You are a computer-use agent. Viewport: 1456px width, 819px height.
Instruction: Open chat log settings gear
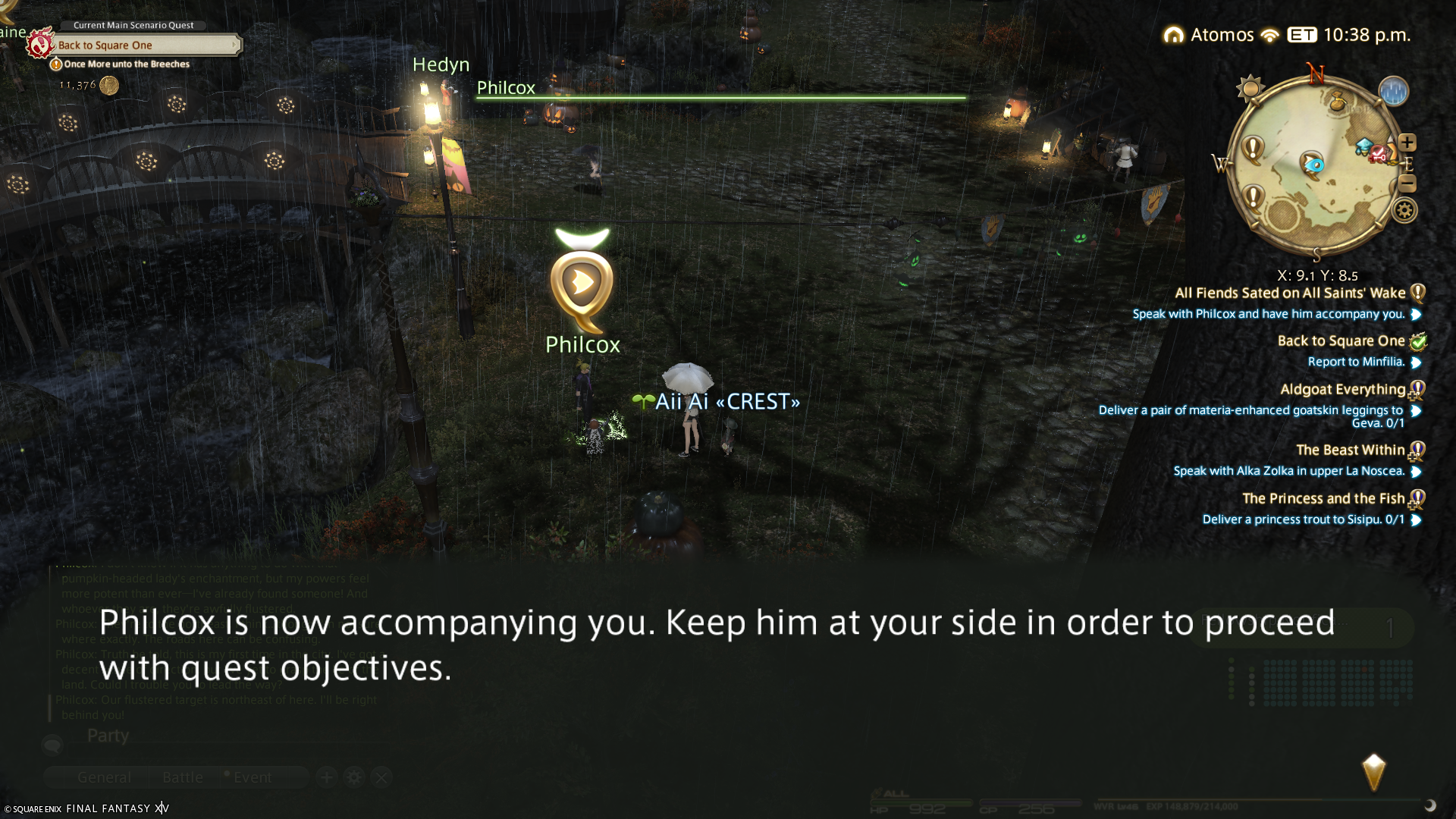coord(354,777)
